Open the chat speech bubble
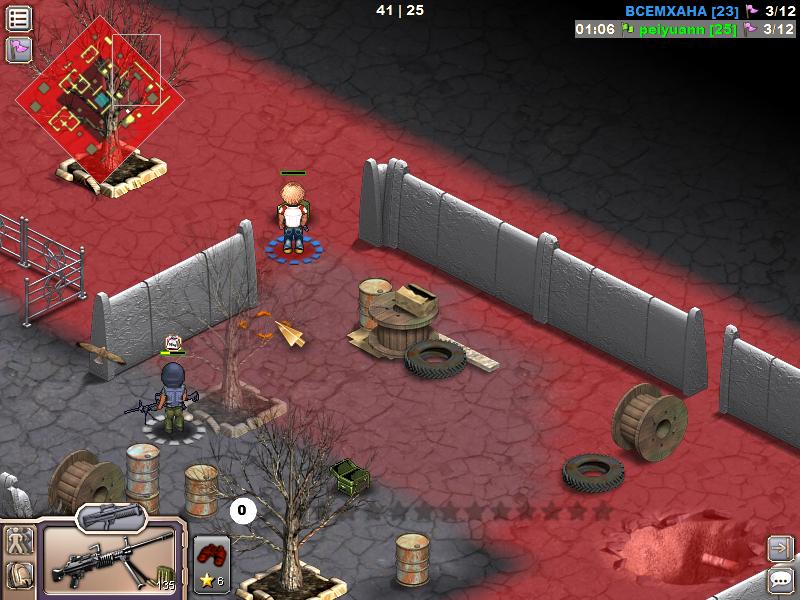 (x=780, y=579)
